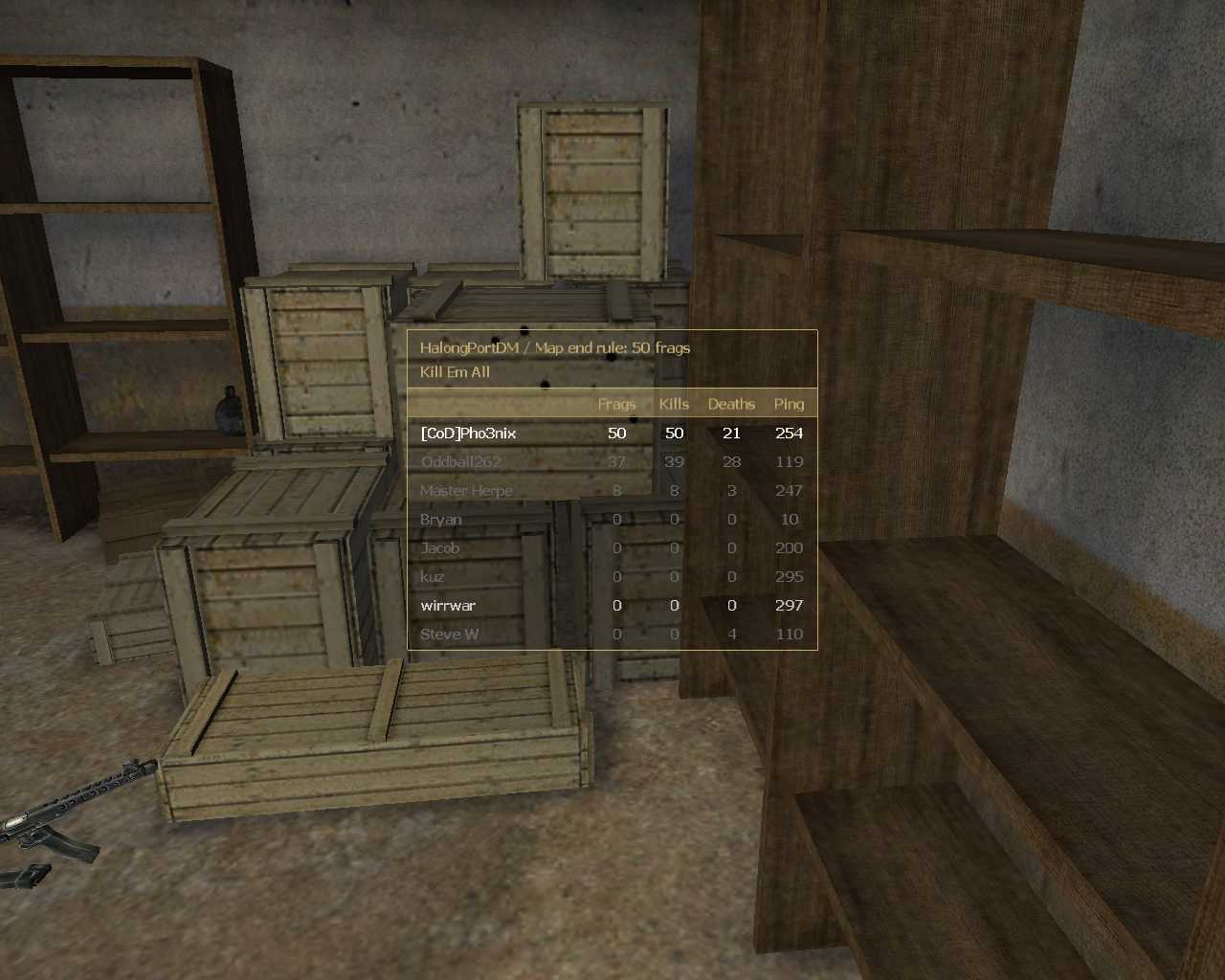Select Jacob's scoreboard entry

point(440,548)
